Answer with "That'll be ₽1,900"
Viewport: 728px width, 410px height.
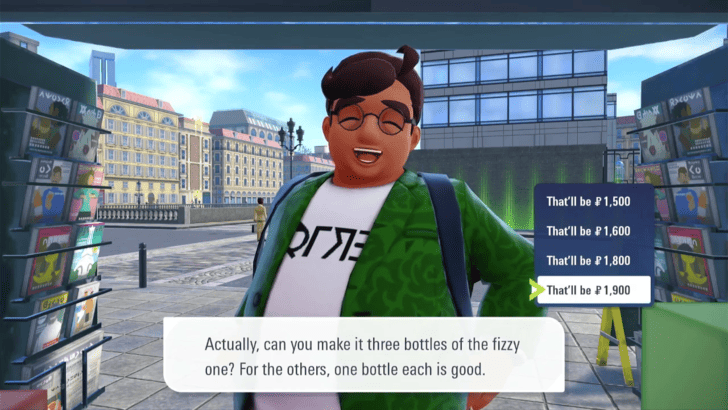[x=594, y=291]
